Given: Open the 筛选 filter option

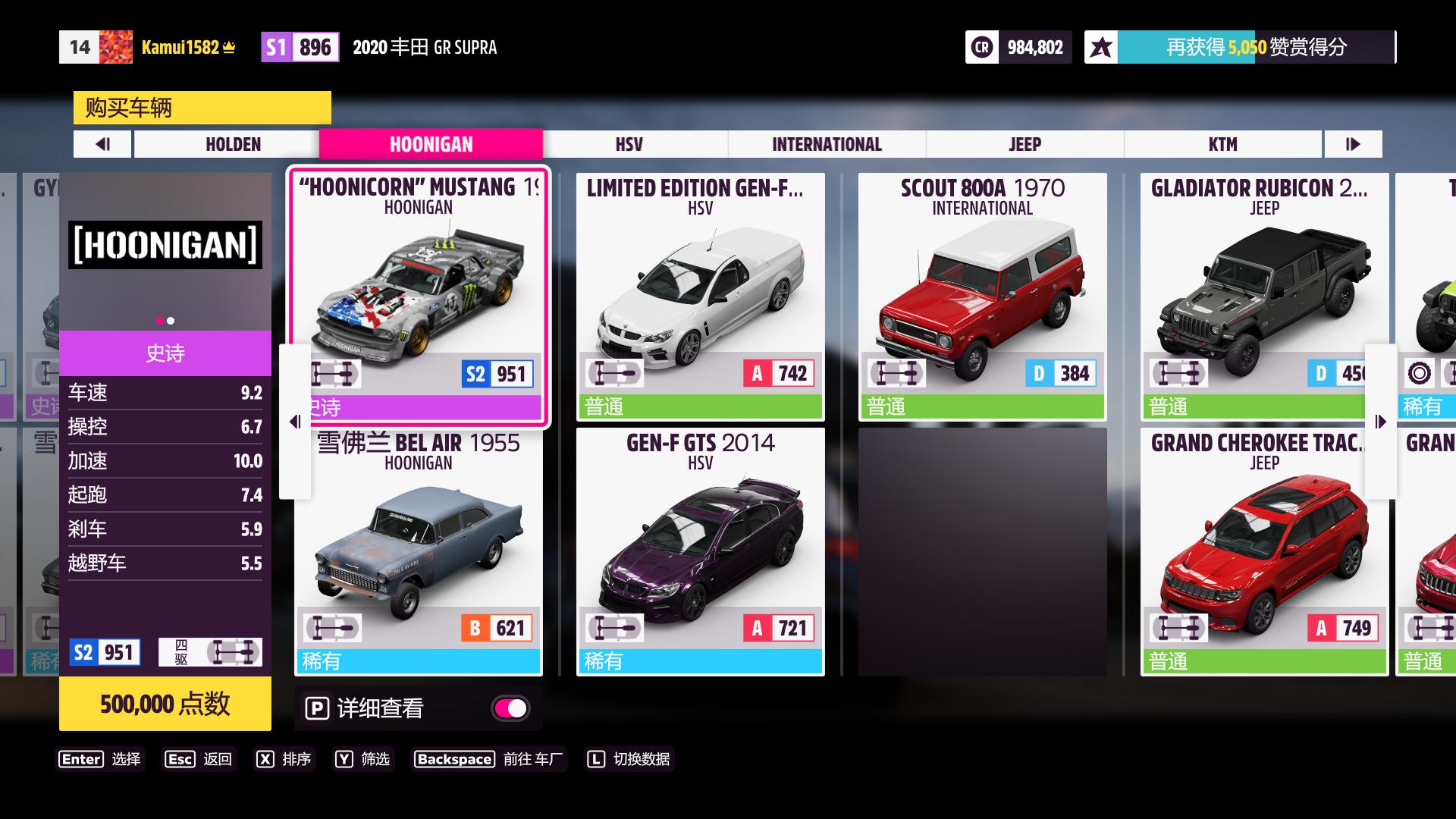Looking at the screenshot, I should pos(363,759).
